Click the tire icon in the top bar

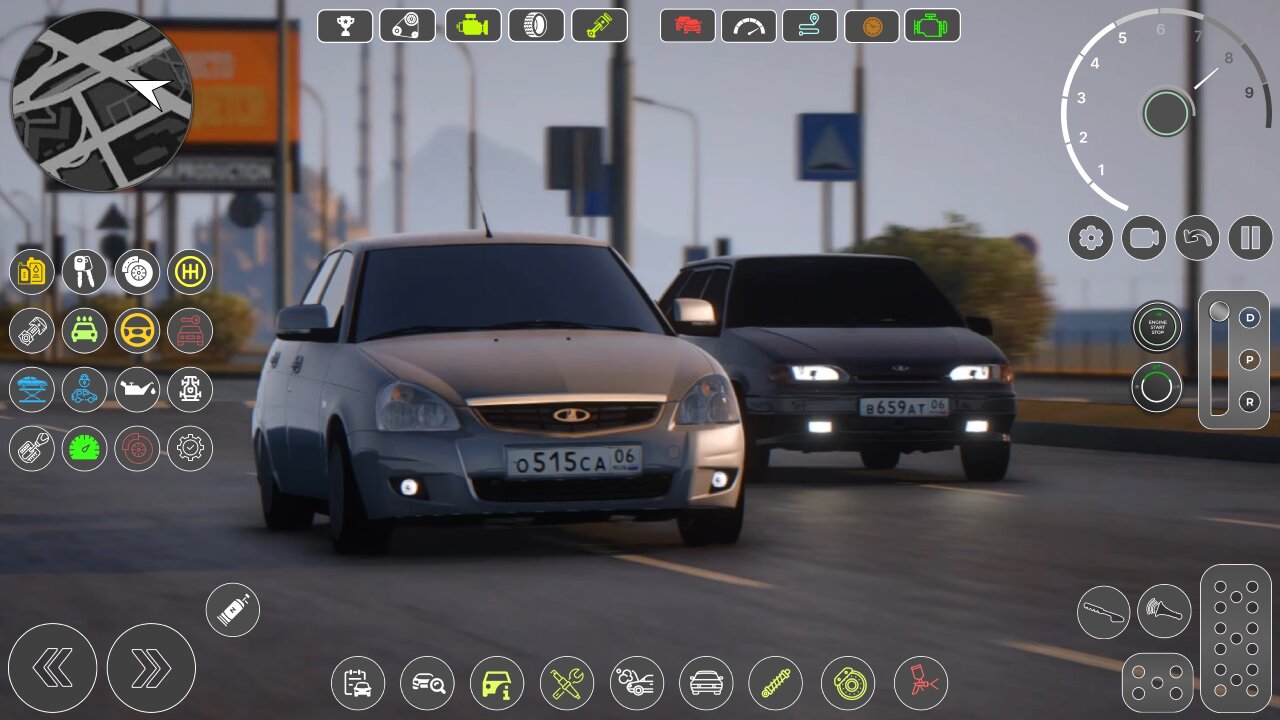[x=536, y=26]
